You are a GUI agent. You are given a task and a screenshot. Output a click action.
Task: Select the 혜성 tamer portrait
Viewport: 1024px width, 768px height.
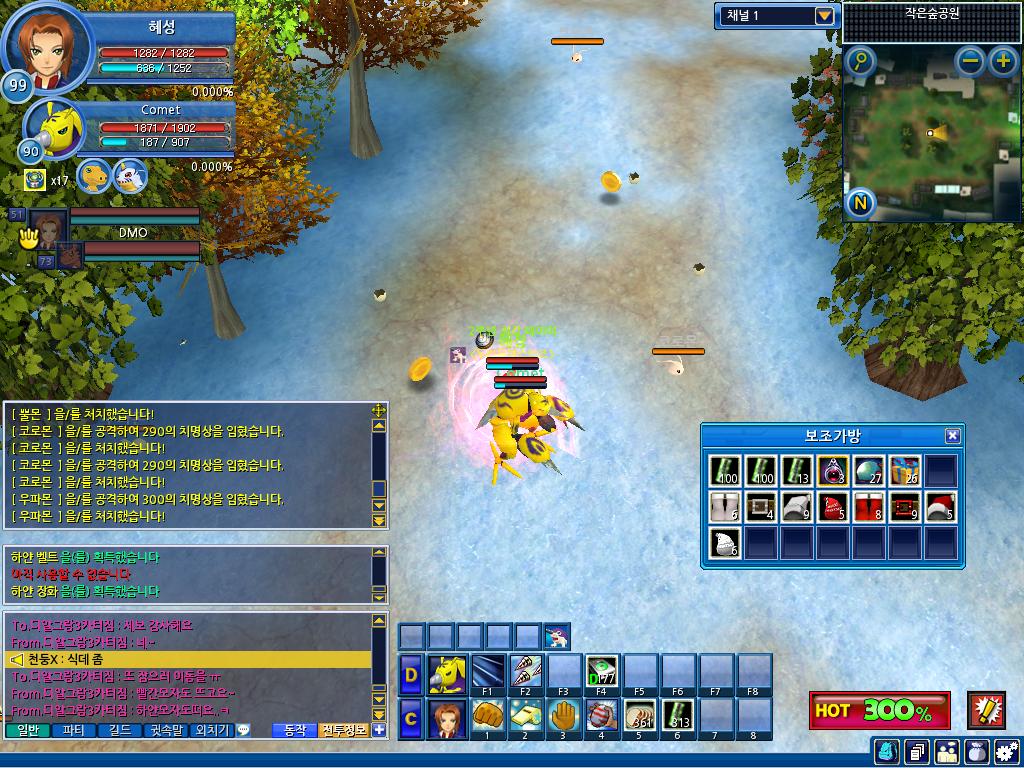[48, 46]
